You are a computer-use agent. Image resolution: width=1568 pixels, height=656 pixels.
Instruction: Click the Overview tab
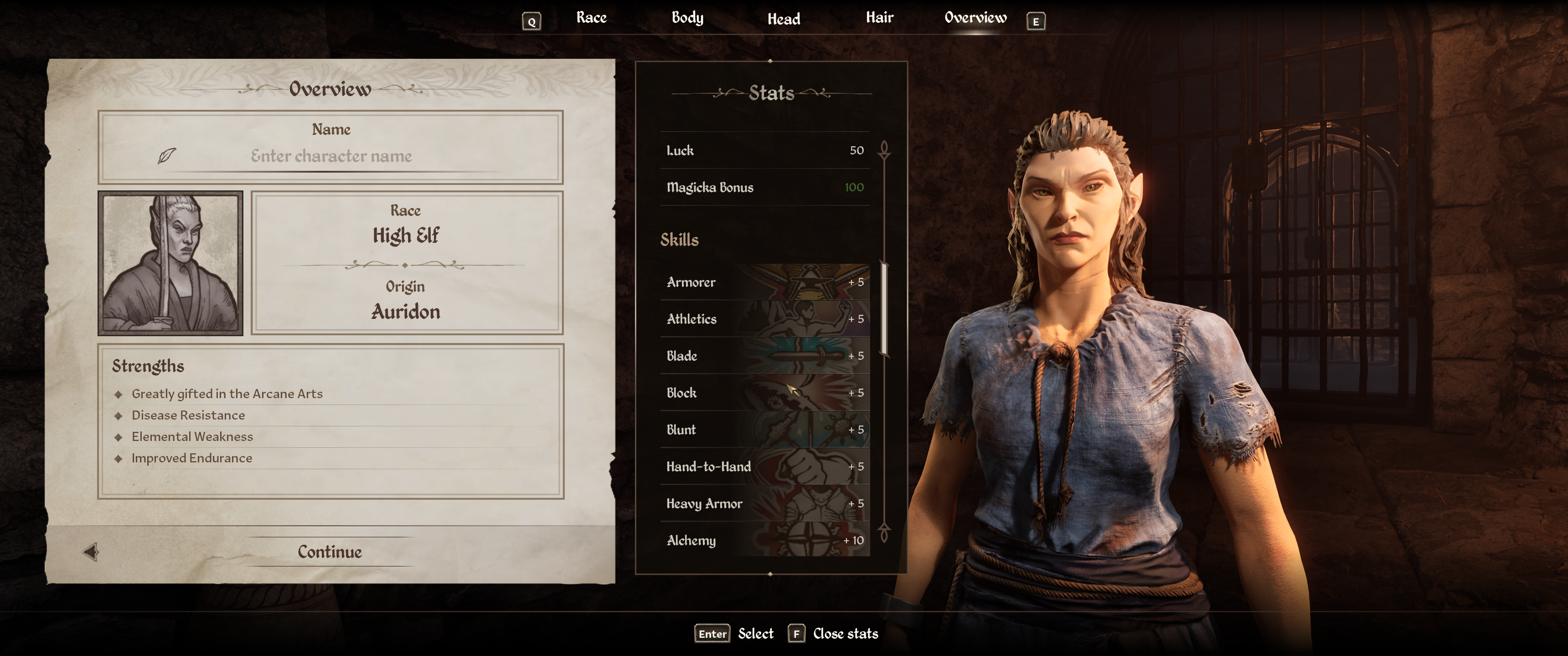(x=975, y=18)
